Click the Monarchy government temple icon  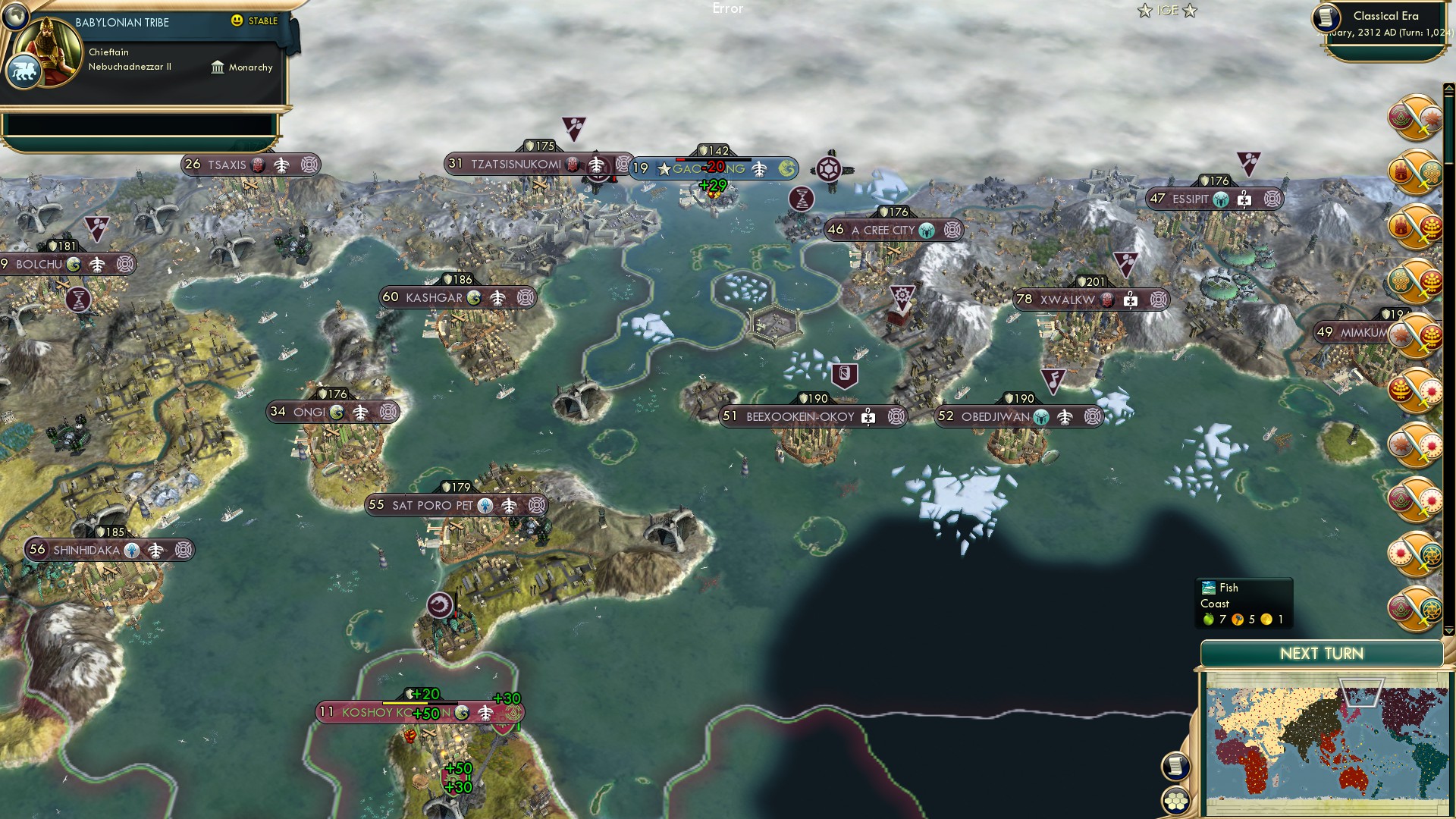click(x=219, y=67)
